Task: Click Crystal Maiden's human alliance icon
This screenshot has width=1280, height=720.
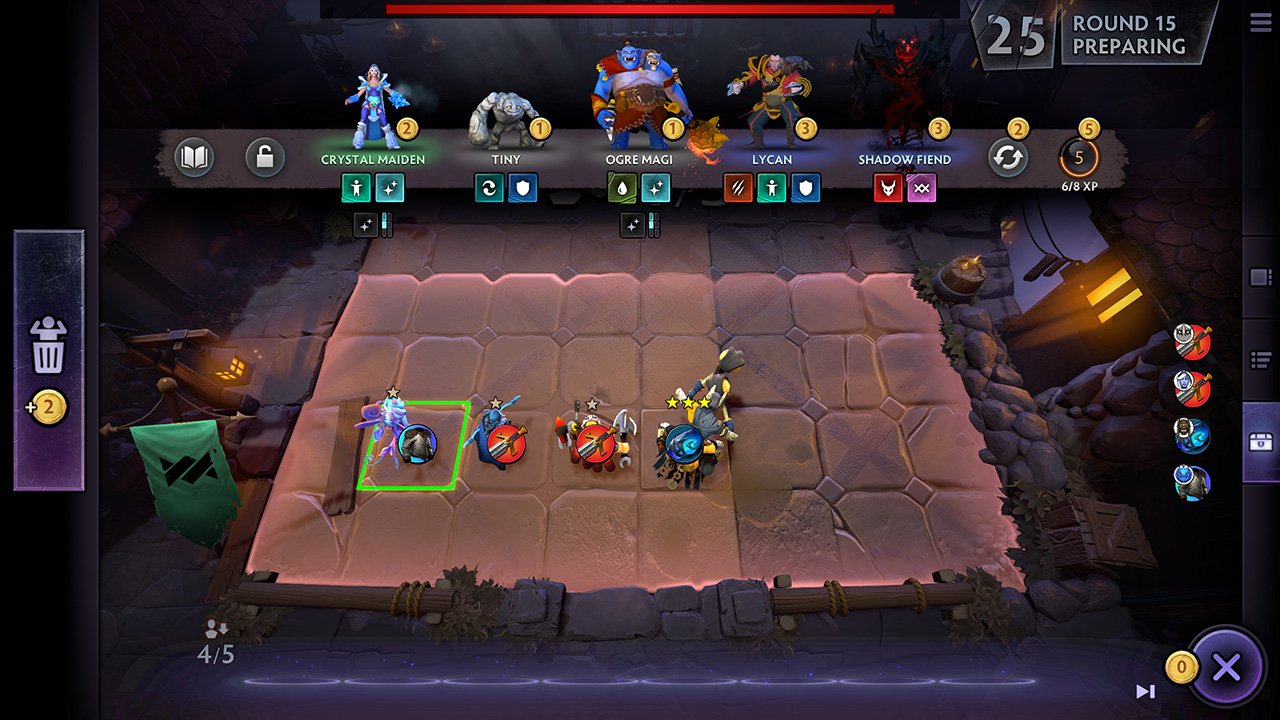Action: coord(357,188)
